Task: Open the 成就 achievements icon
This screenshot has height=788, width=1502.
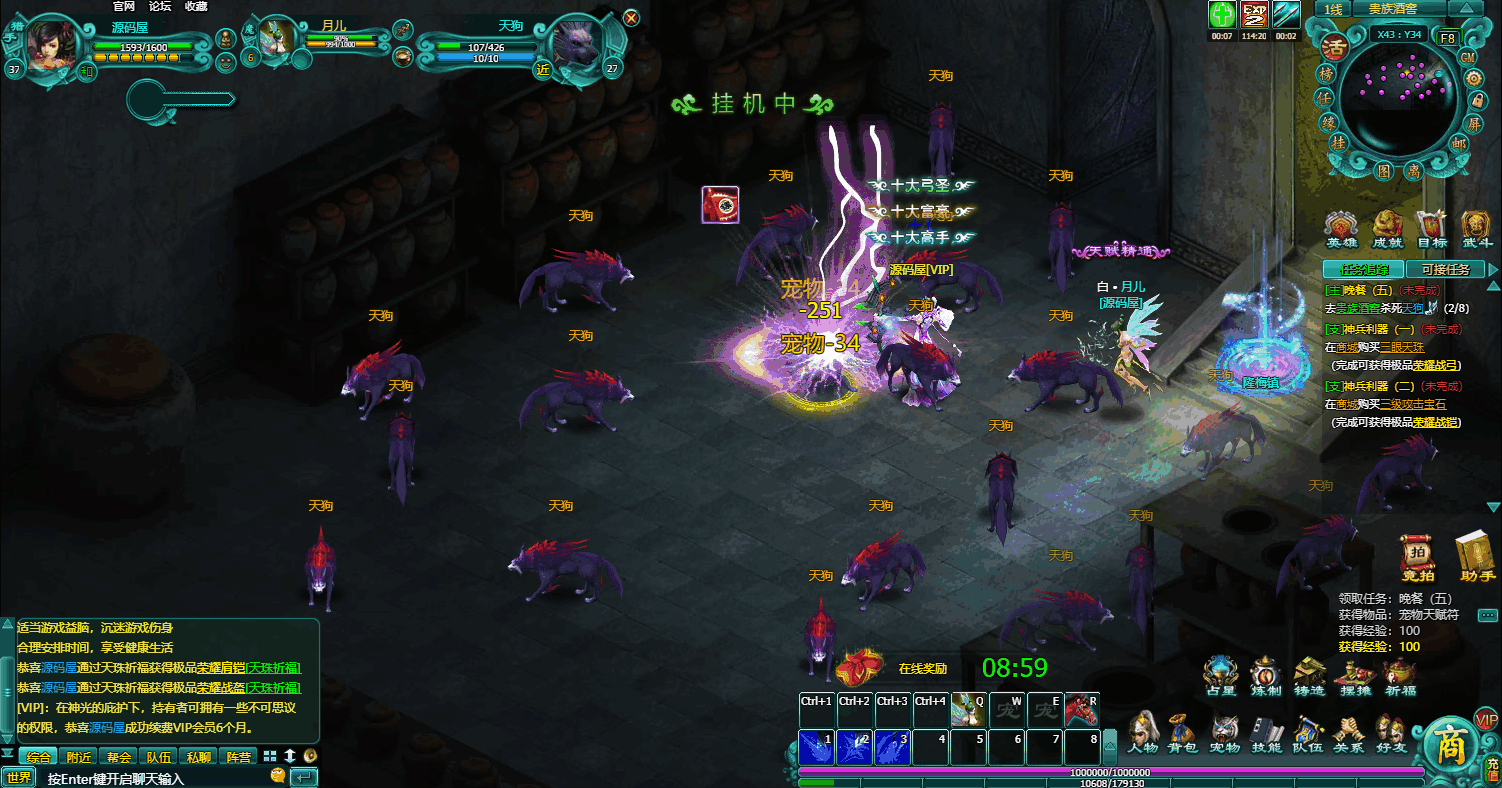Action: click(1387, 230)
